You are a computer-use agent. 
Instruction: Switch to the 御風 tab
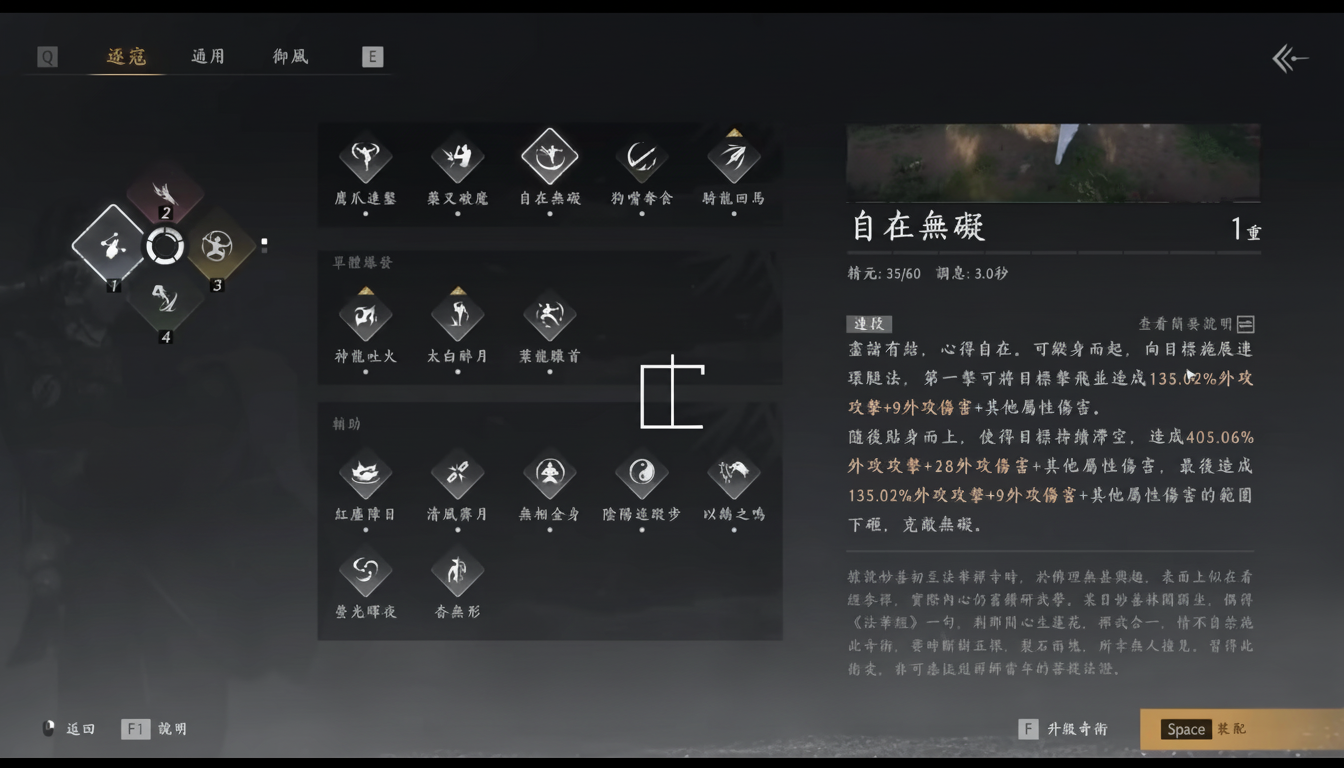[289, 56]
